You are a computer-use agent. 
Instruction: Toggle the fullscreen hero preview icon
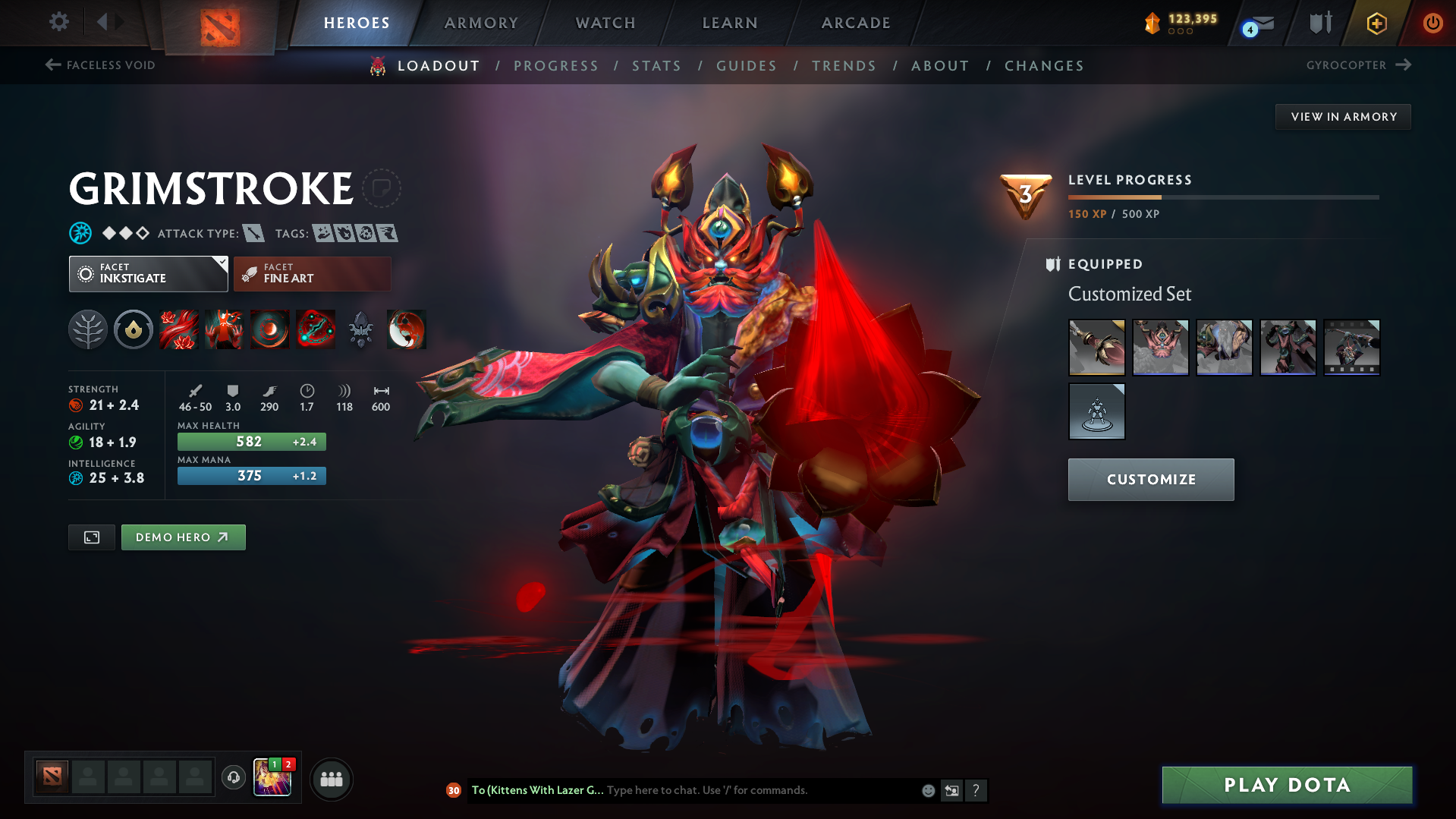coord(91,537)
